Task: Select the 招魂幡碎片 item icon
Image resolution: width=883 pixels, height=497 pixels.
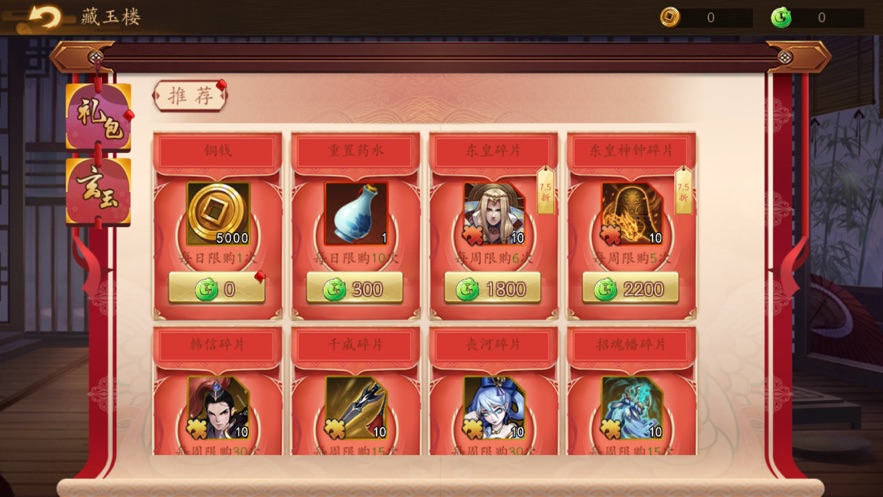Action: tap(631, 407)
